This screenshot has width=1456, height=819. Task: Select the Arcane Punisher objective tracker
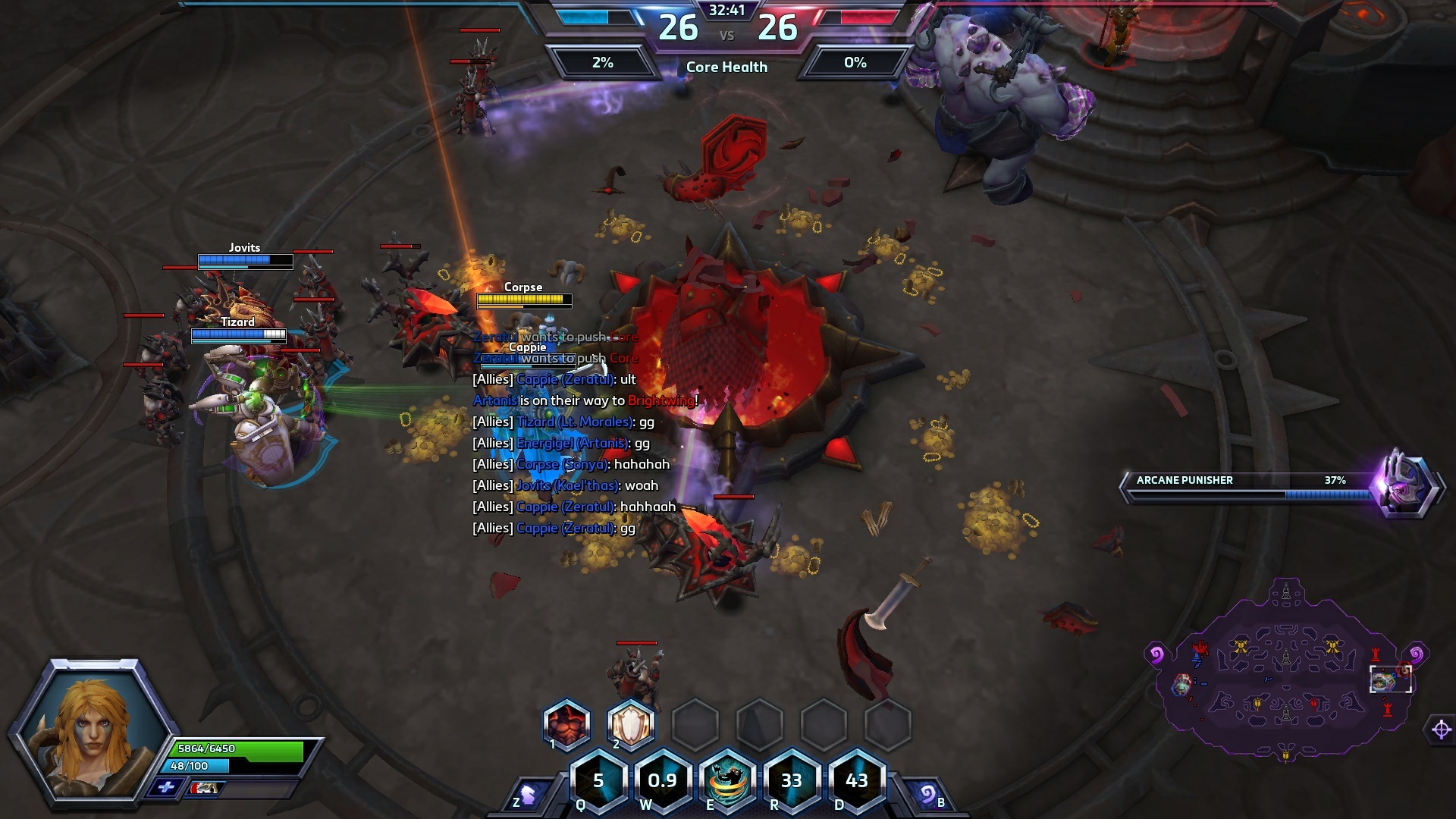point(1282,485)
